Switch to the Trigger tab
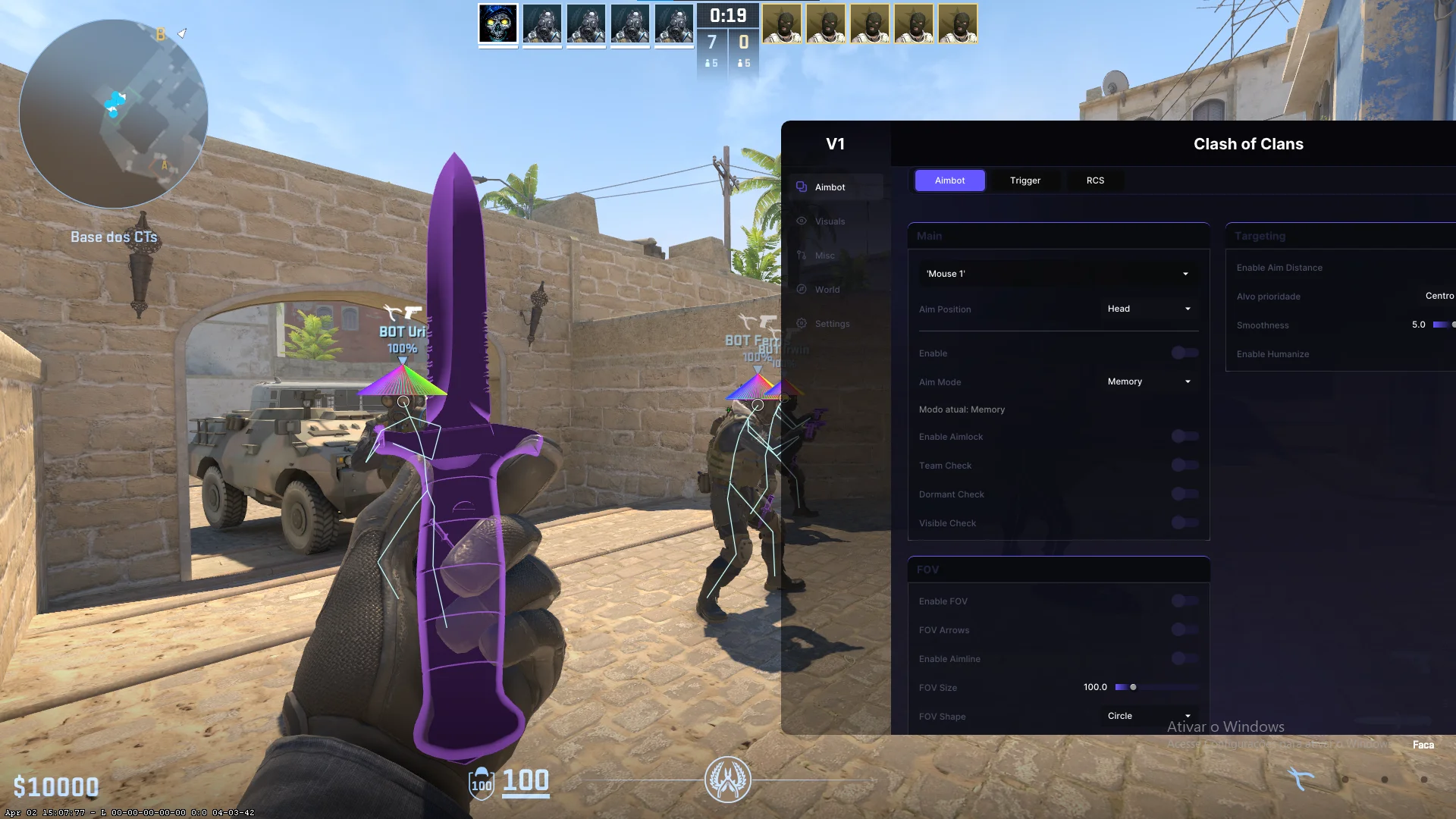The width and height of the screenshot is (1456, 819). pos(1025,180)
